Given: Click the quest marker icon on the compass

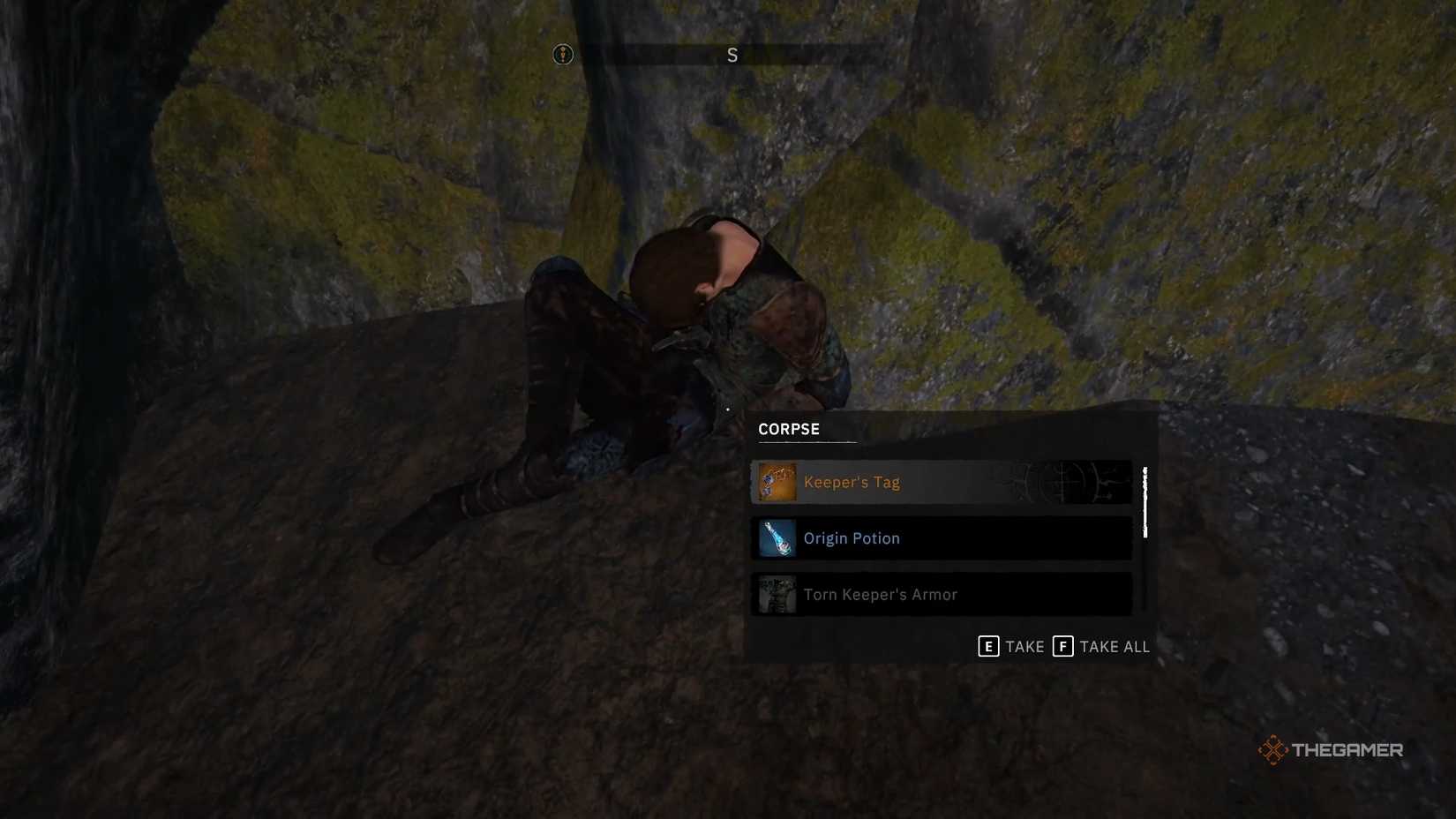Looking at the screenshot, I should [562, 54].
